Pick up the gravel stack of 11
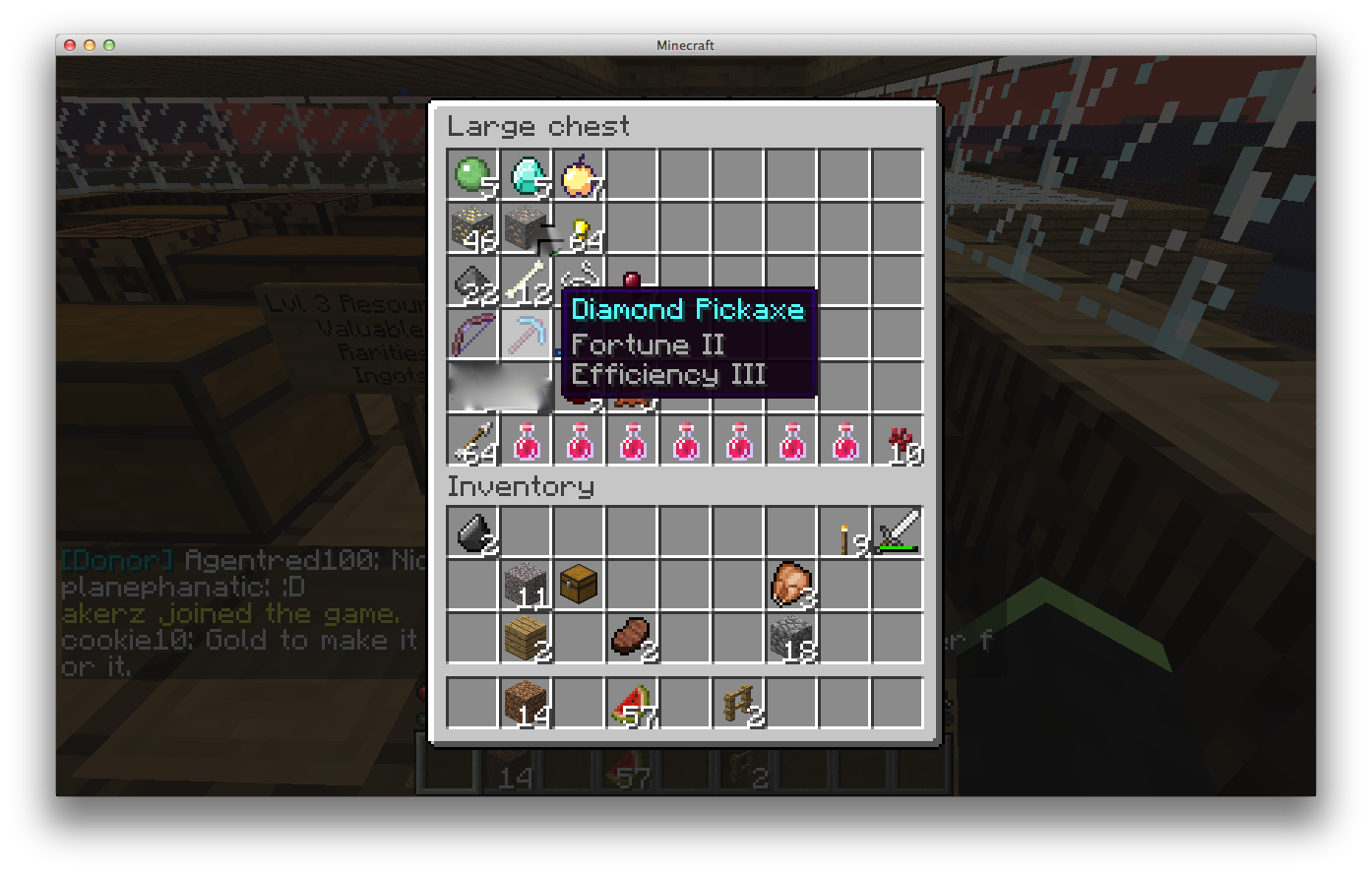The image size is (1372, 874). pyautogui.click(x=526, y=585)
